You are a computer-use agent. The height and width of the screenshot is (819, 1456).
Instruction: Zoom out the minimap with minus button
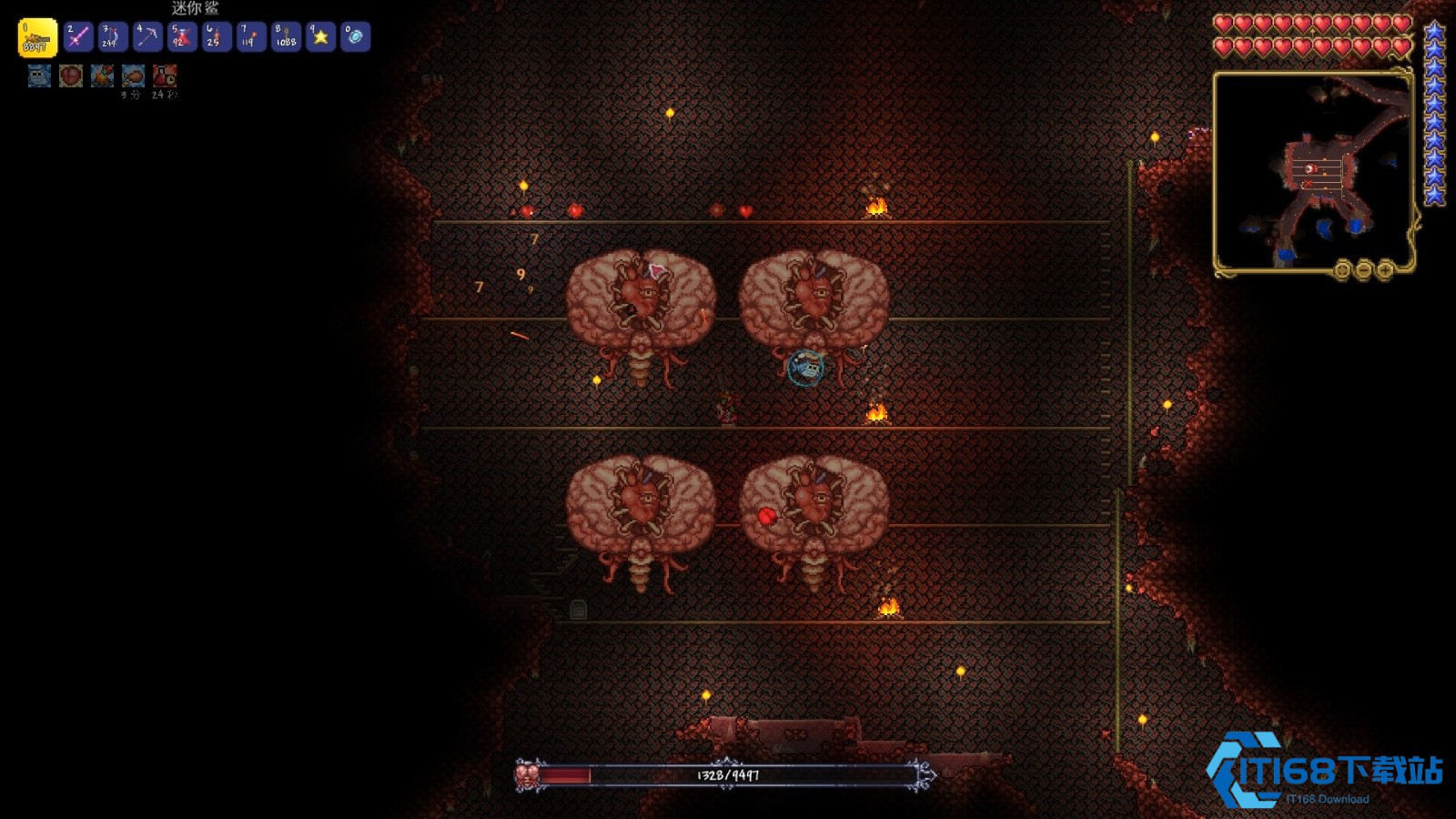1363,269
